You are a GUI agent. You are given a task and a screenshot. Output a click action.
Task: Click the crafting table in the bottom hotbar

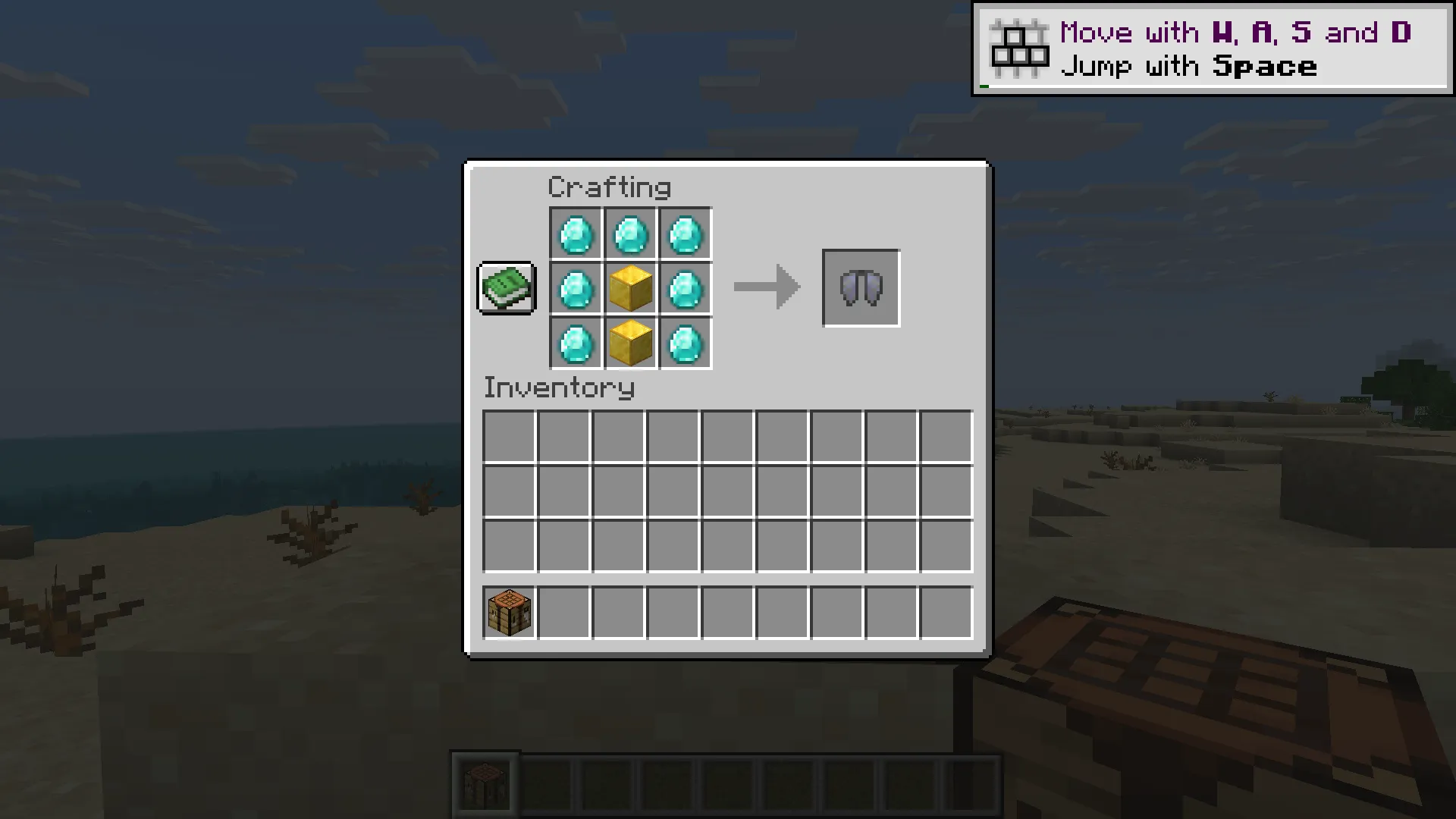pyautogui.click(x=486, y=782)
